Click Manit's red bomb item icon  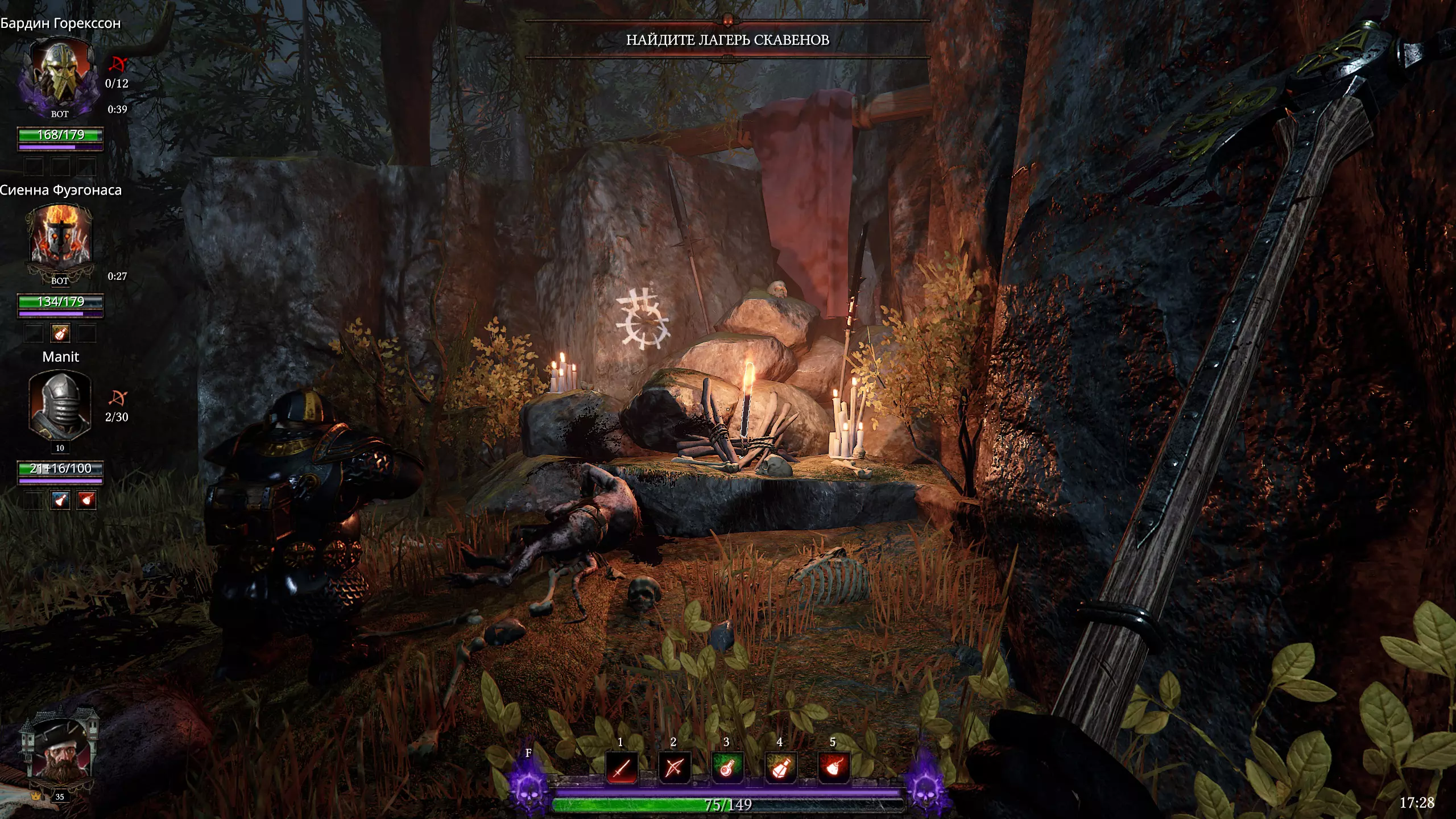[x=86, y=500]
